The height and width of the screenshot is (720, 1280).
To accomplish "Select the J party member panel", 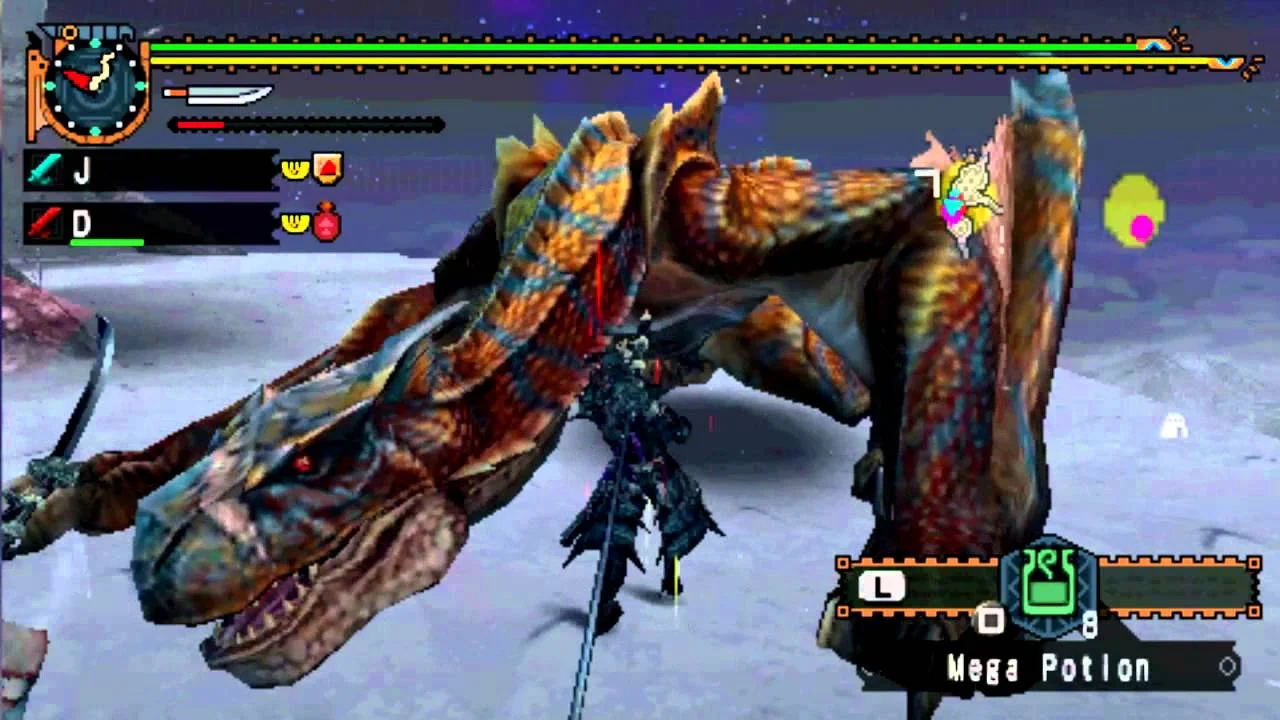I will point(150,171).
